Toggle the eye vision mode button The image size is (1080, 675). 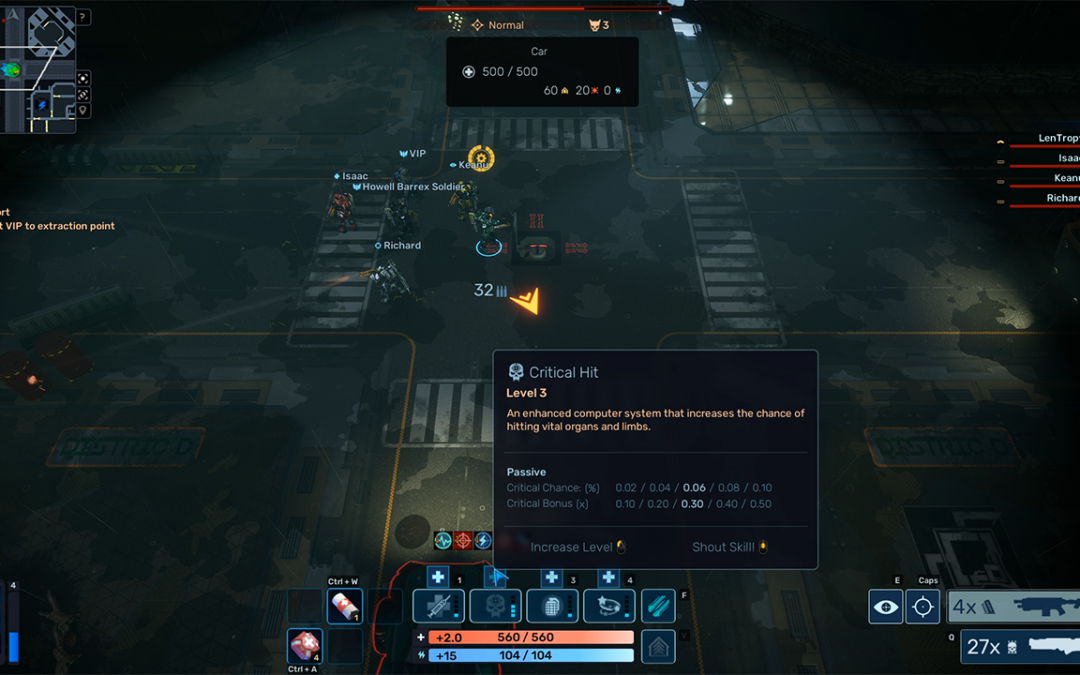click(885, 607)
